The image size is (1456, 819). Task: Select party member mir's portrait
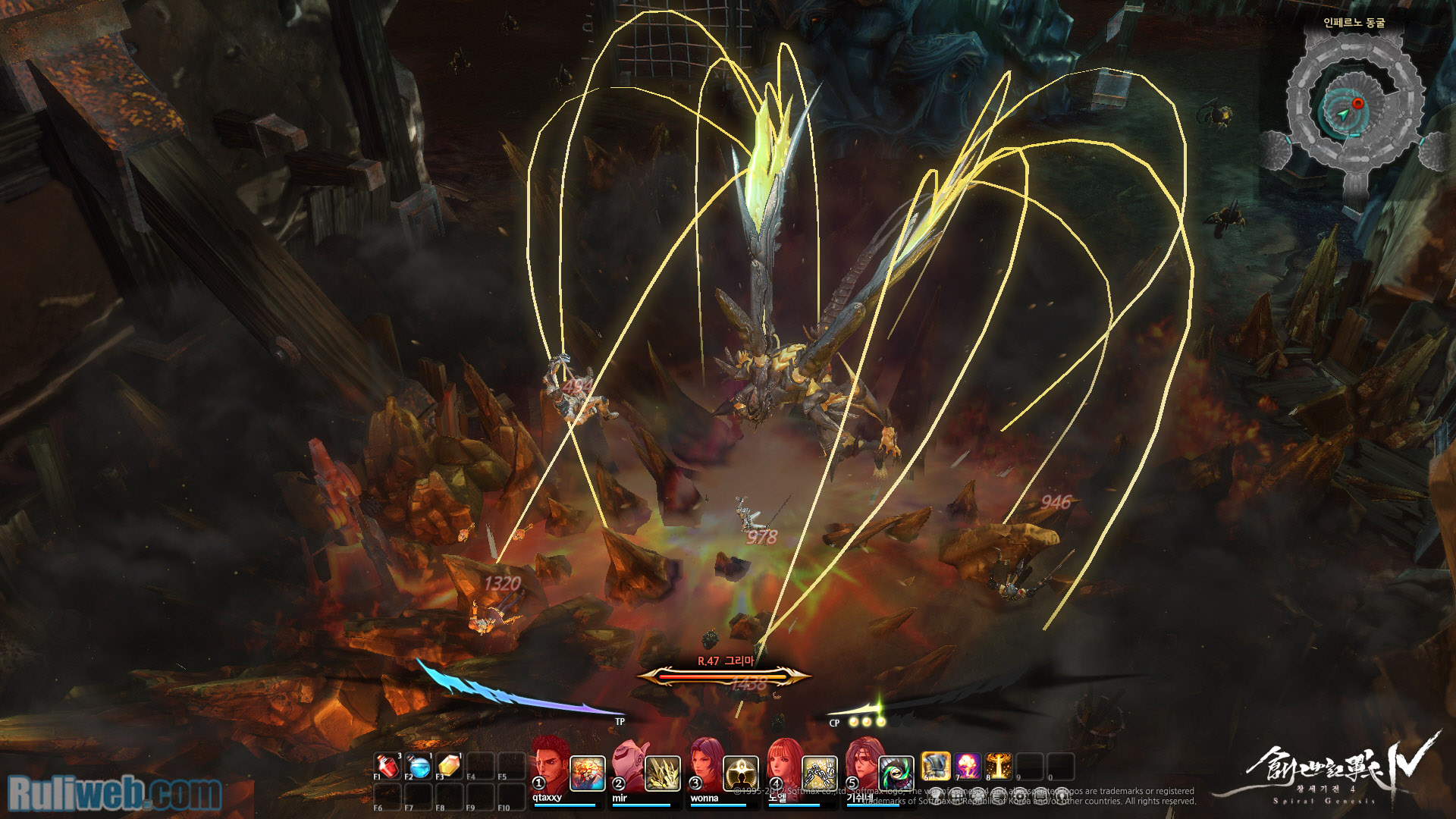(629, 764)
